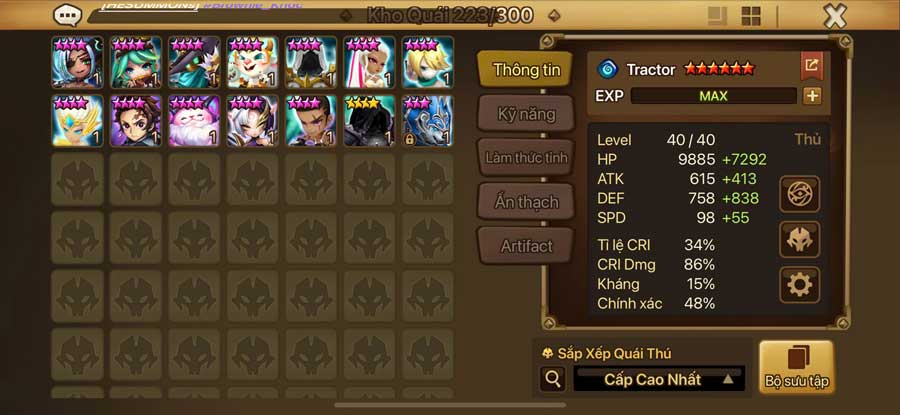Open the Kỹ năng tab
Screen dimensions: 900x415
pos(527,114)
